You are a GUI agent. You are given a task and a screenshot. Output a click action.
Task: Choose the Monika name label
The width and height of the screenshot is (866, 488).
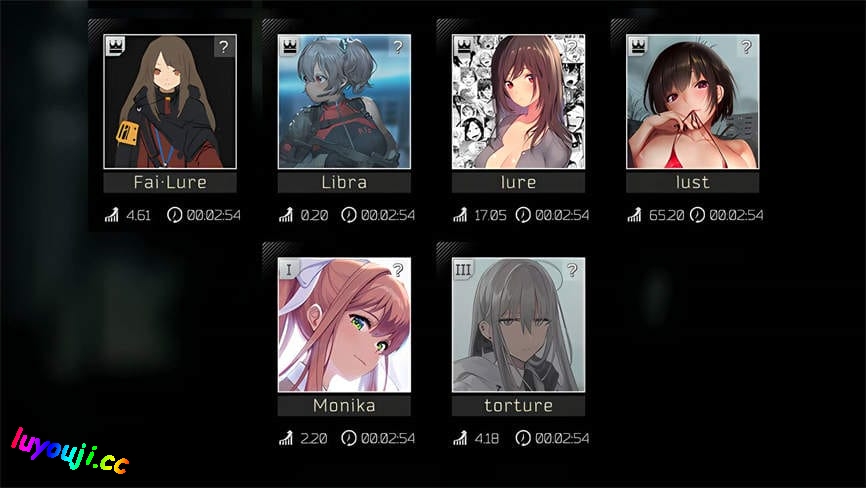pos(344,405)
